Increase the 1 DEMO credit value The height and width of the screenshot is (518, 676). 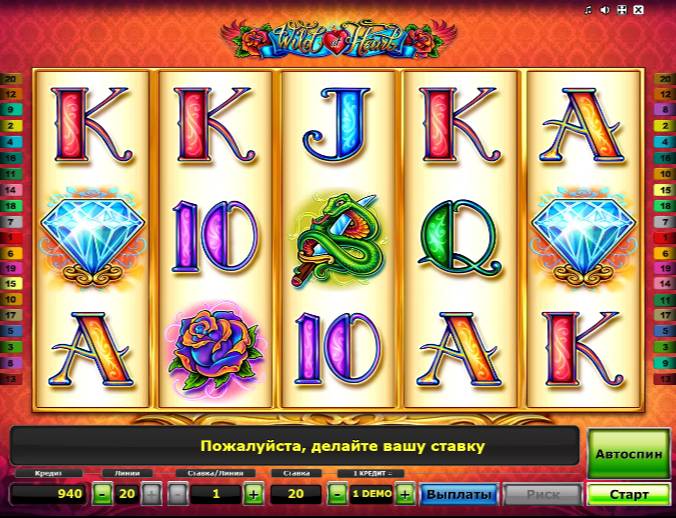coord(404,494)
